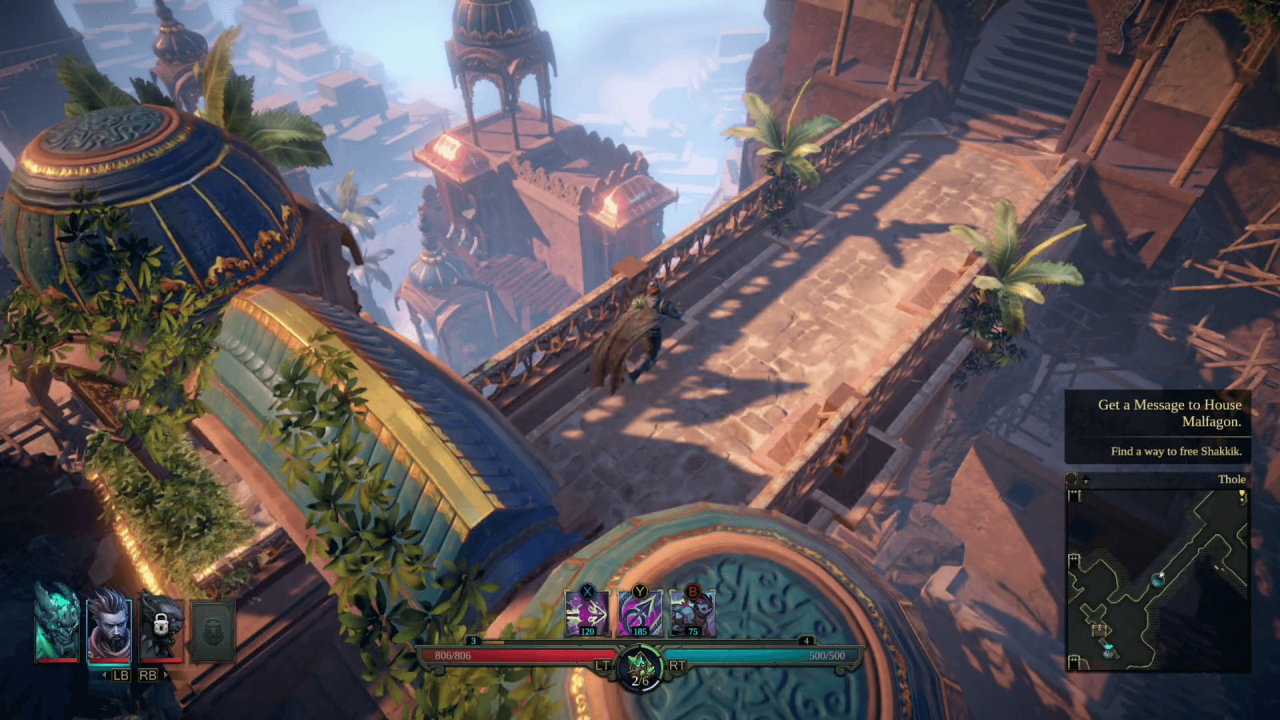Use the purple spiral arrow ability costing 185
The height and width of the screenshot is (720, 1280).
coord(639,612)
